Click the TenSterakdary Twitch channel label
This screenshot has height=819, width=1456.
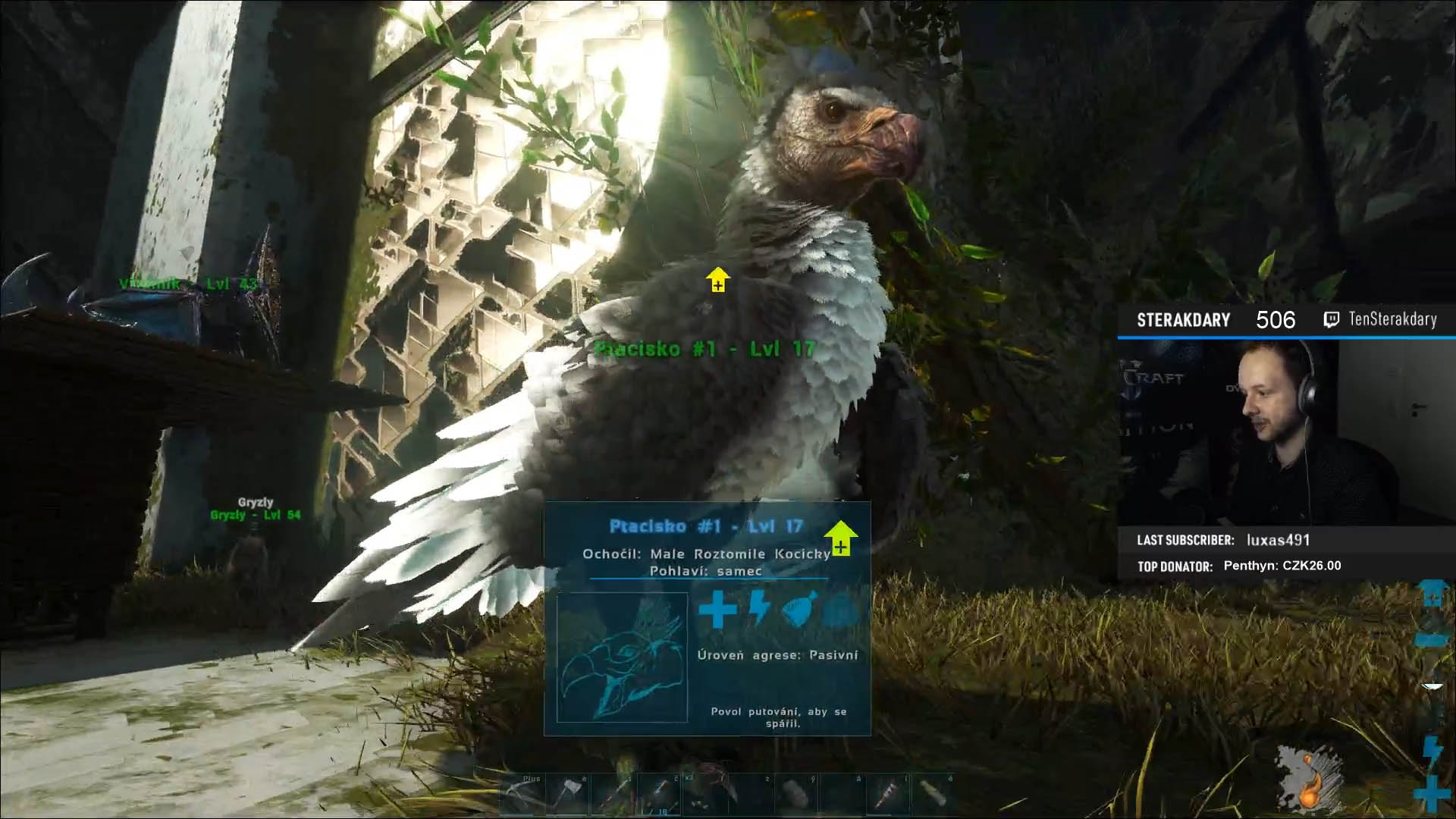[x=1392, y=320]
